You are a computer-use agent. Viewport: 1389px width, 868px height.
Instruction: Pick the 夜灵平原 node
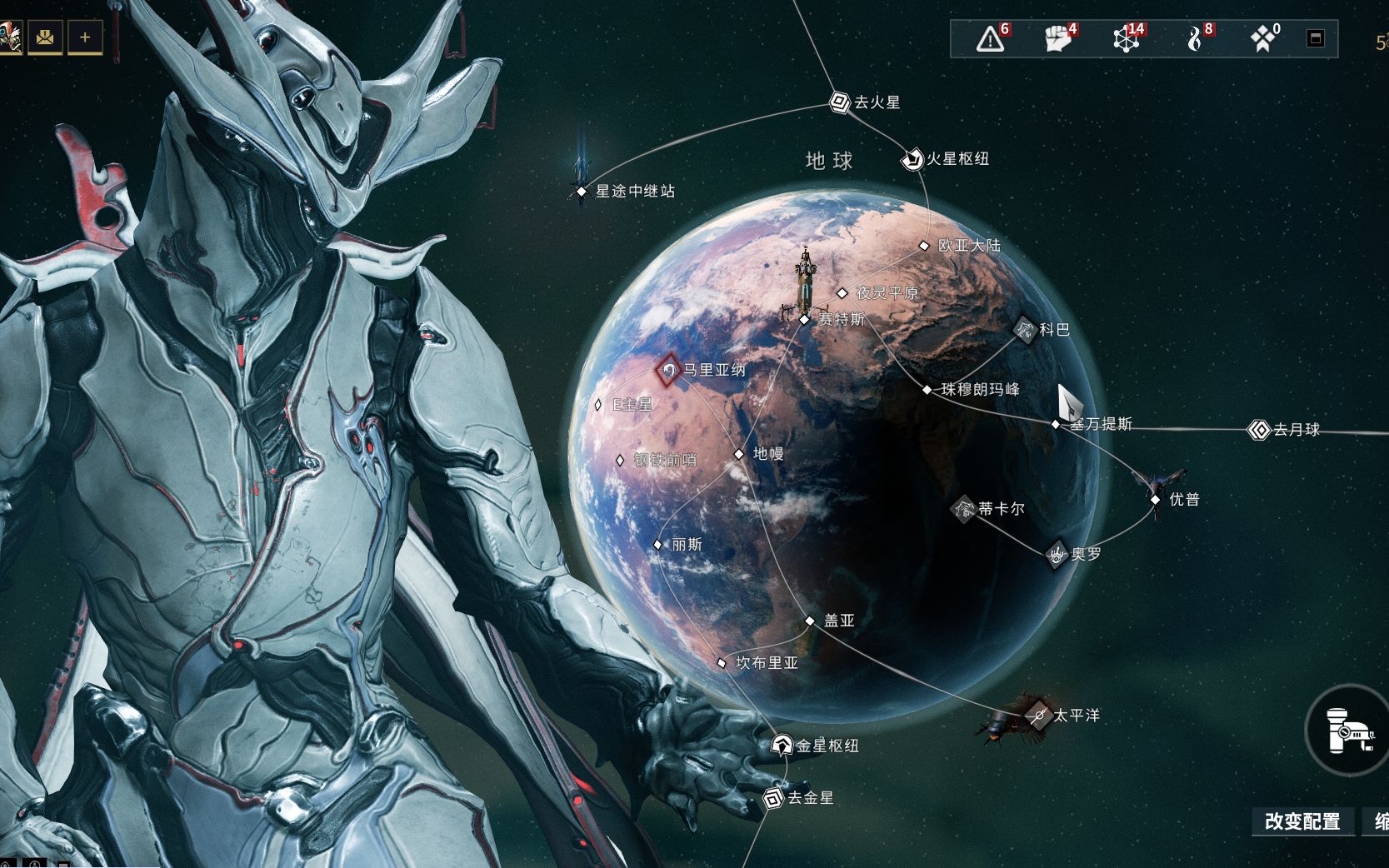842,293
